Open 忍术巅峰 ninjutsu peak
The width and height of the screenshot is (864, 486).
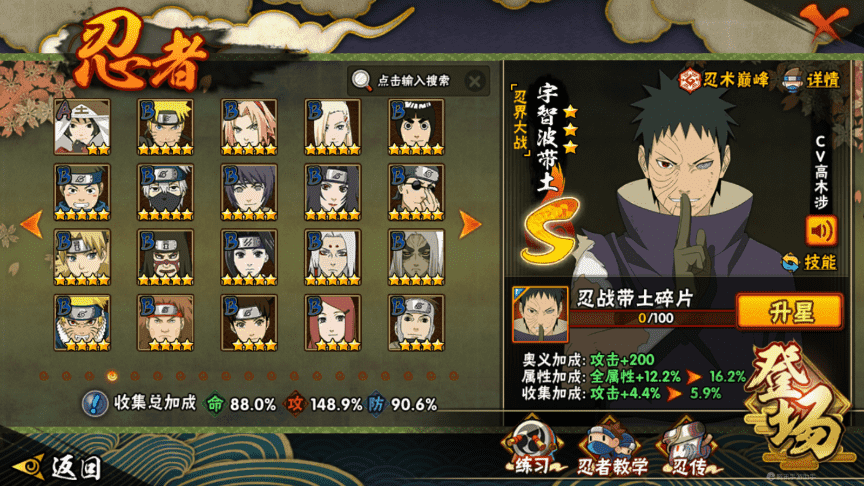[x=725, y=80]
